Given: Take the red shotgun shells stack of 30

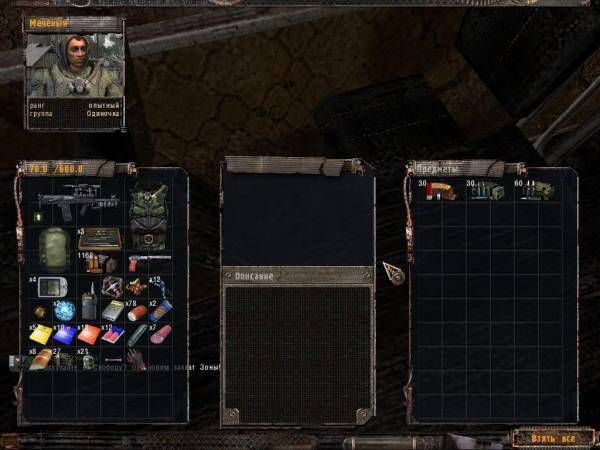Looking at the screenshot, I should (x=437, y=190).
